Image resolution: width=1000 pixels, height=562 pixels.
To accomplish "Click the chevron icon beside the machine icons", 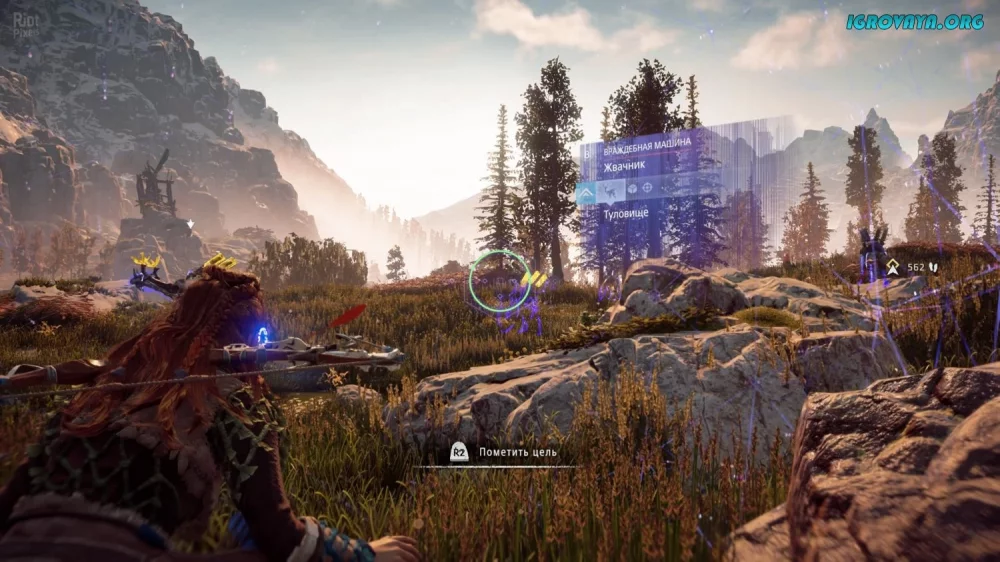I will click(x=586, y=189).
